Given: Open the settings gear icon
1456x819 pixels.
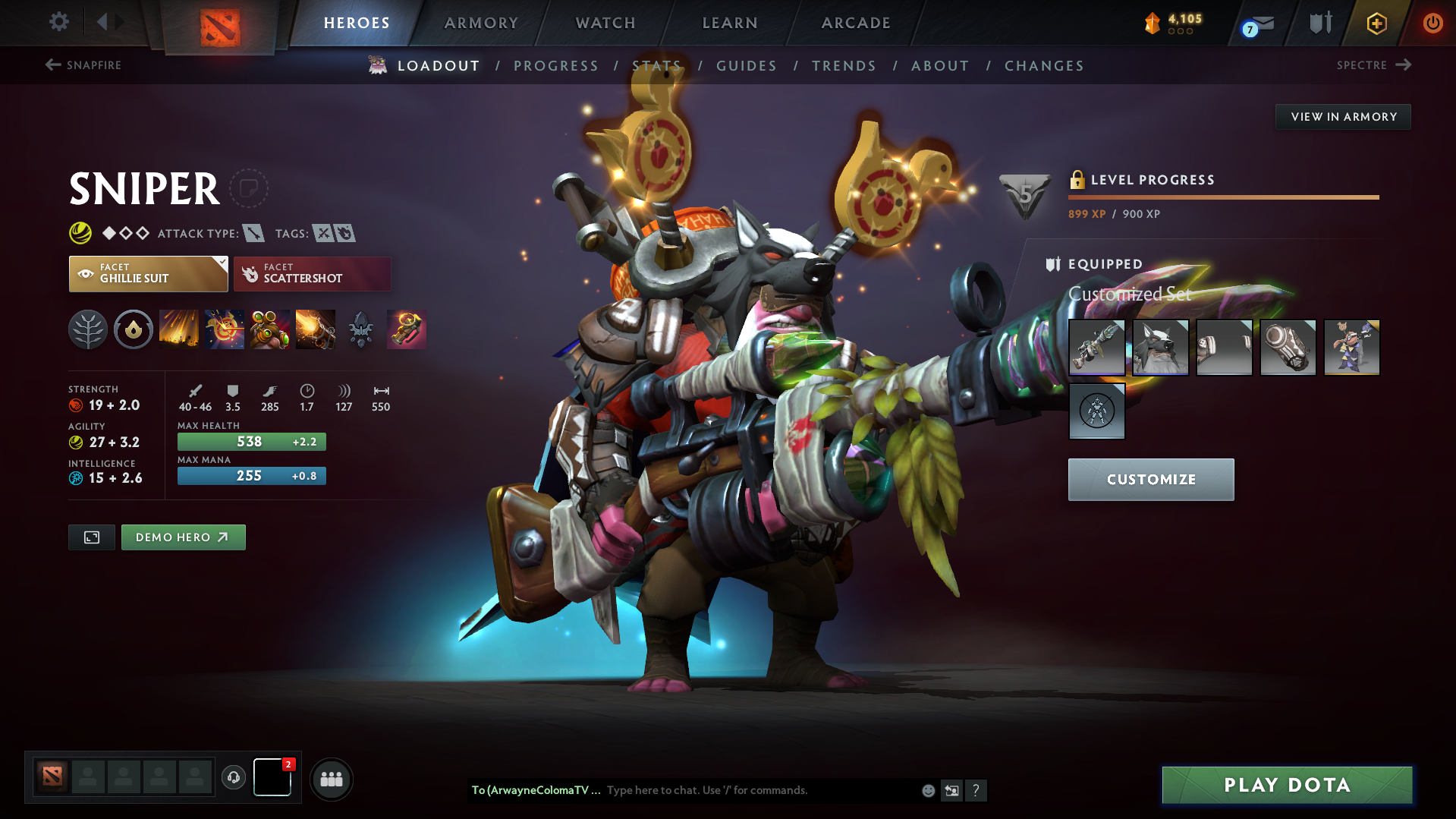Looking at the screenshot, I should pos(58,22).
